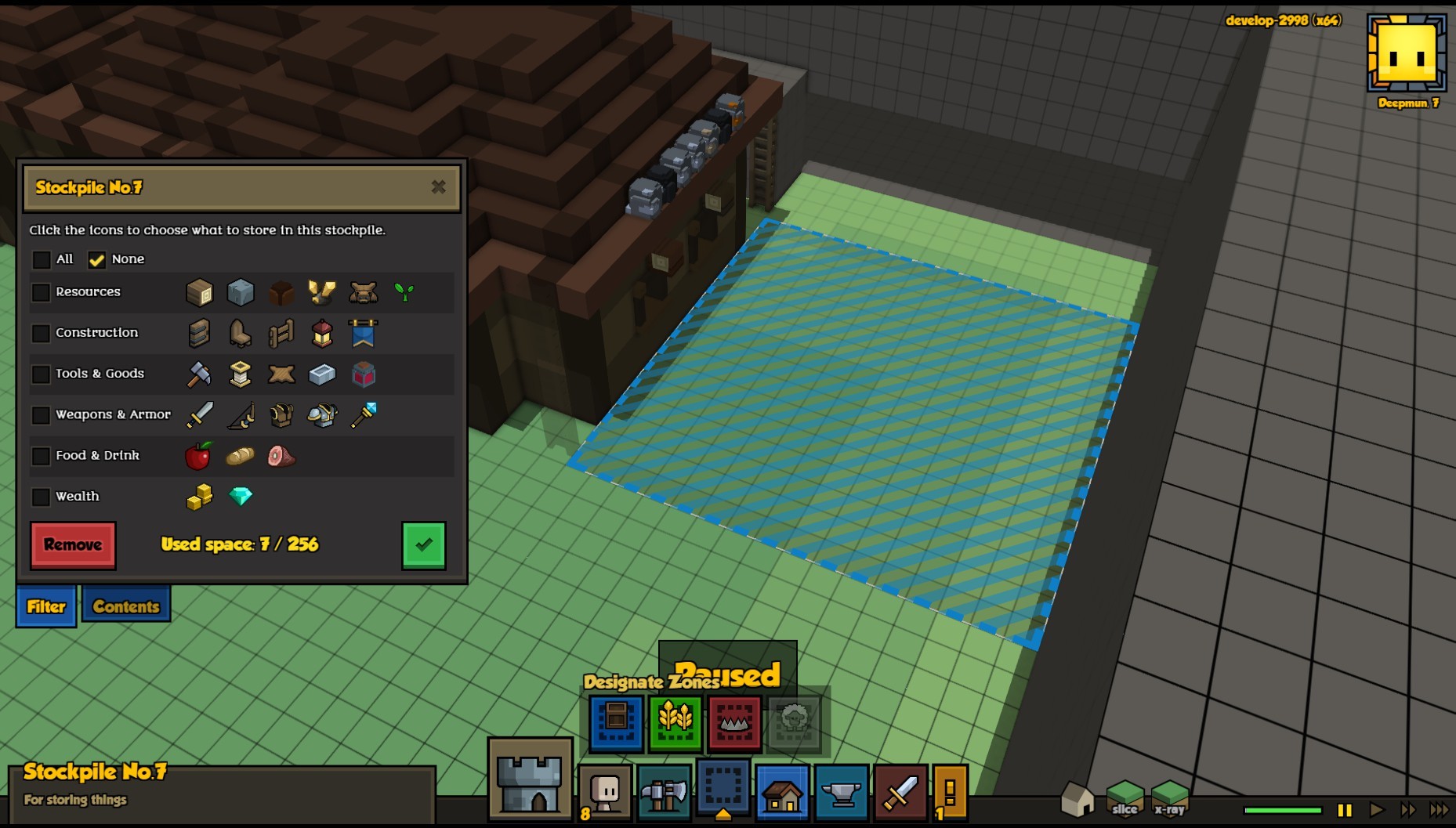The width and height of the screenshot is (1456, 828).
Task: Tick the Wealth category checkbox
Action: coord(41,497)
